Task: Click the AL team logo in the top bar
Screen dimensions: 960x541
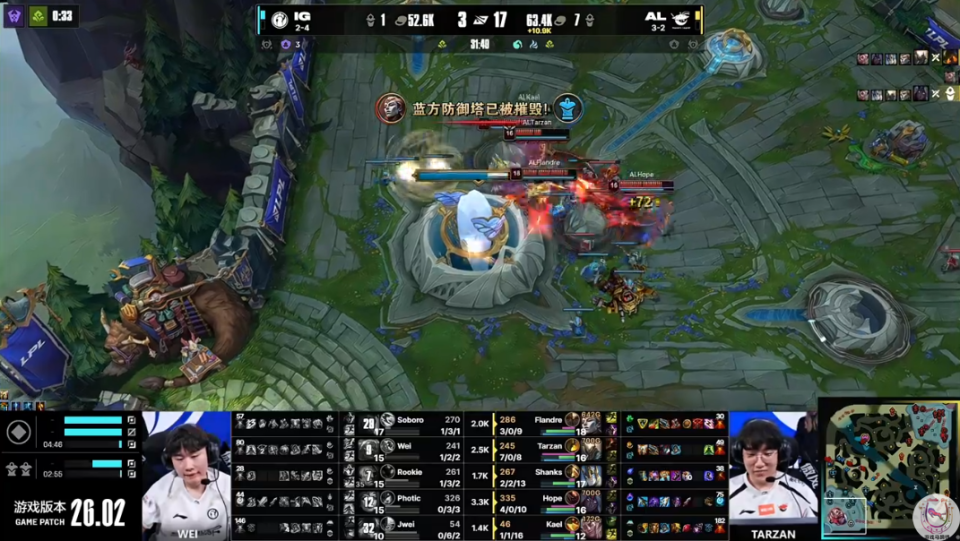Action: (x=682, y=17)
